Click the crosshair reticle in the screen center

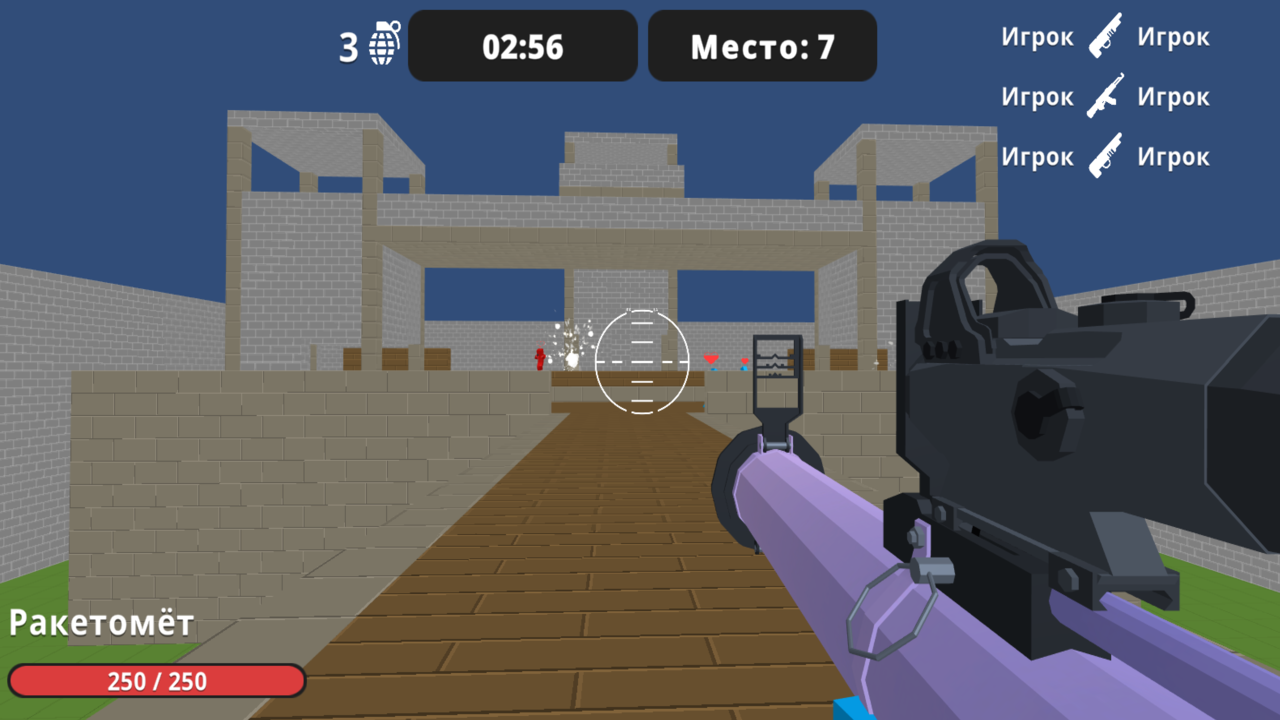[x=641, y=361]
